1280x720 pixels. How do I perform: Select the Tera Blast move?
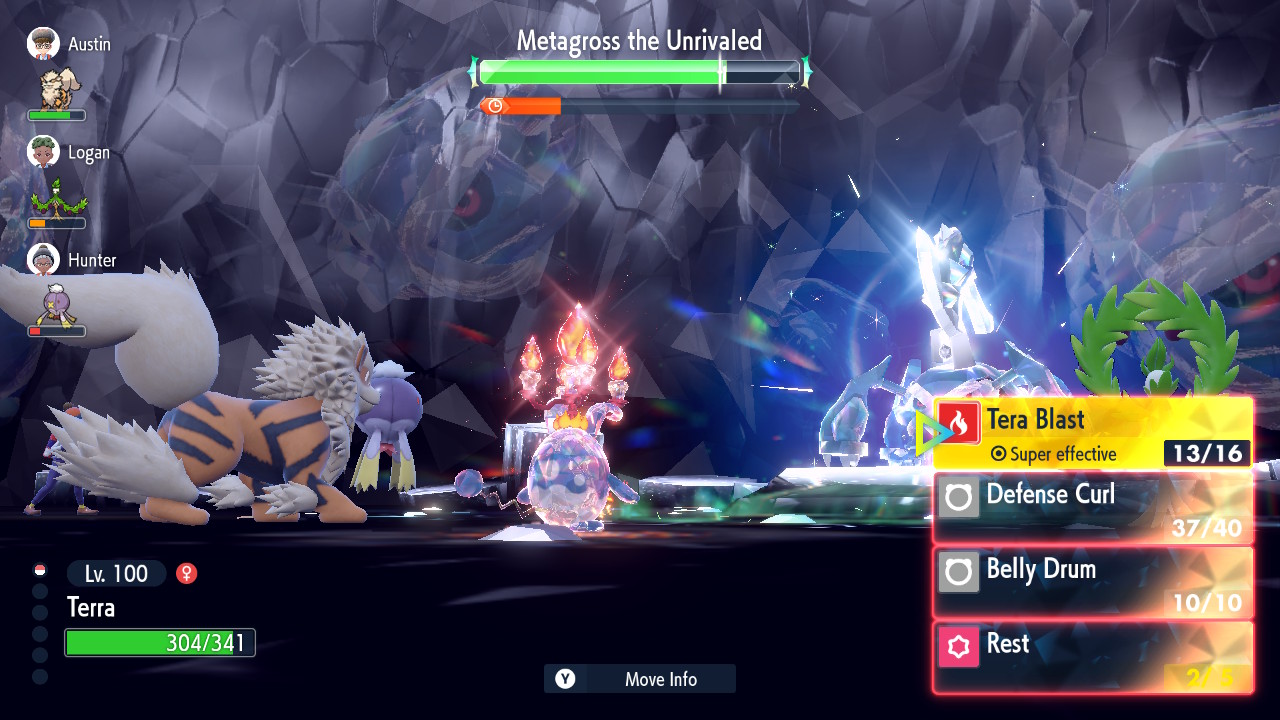(x=1092, y=432)
